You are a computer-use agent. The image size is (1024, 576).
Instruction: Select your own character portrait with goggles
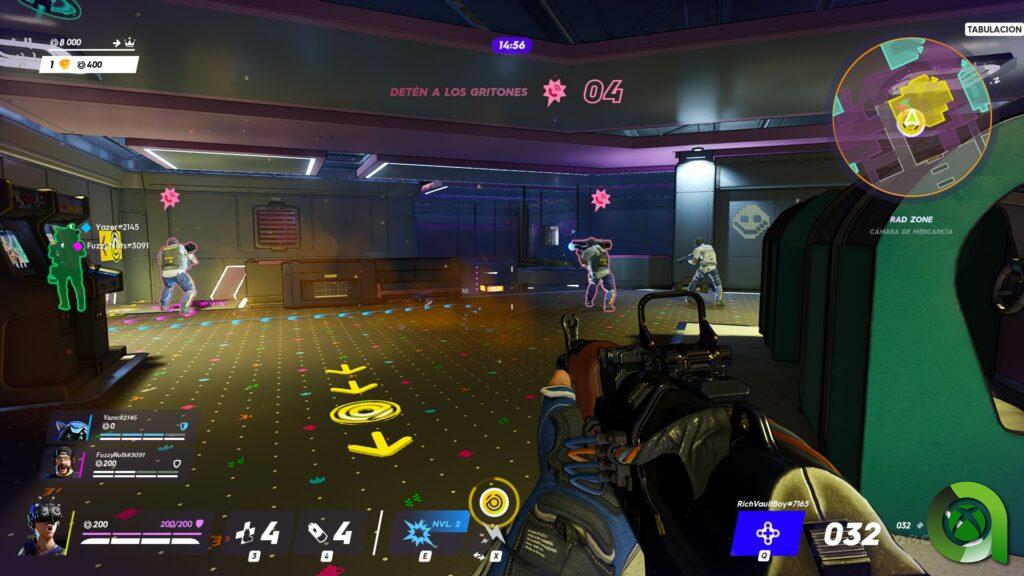[45, 526]
